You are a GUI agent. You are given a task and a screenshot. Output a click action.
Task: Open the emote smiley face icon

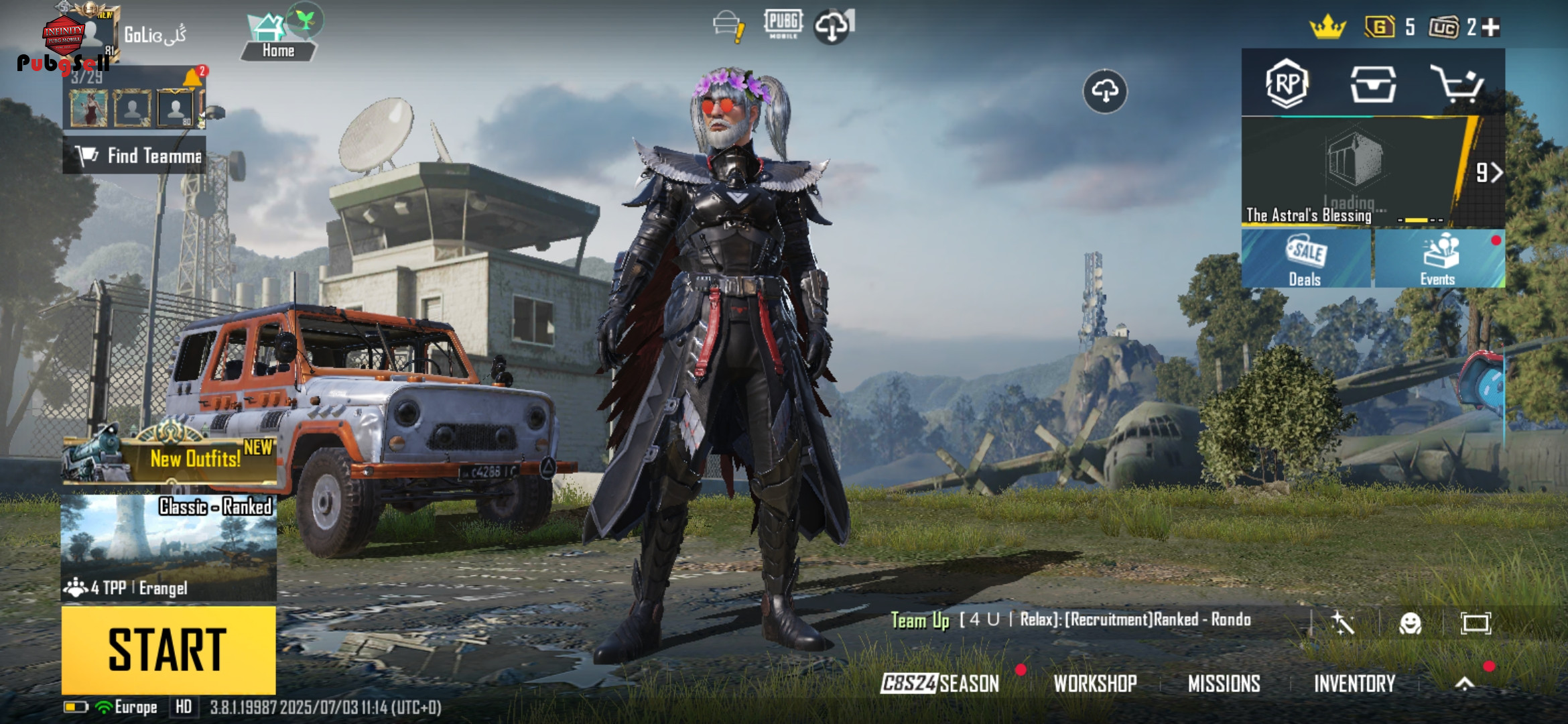pos(1410,623)
